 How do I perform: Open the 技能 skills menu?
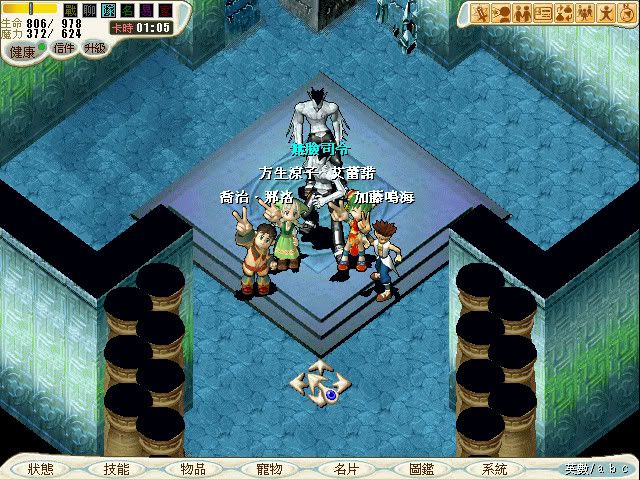115,468
